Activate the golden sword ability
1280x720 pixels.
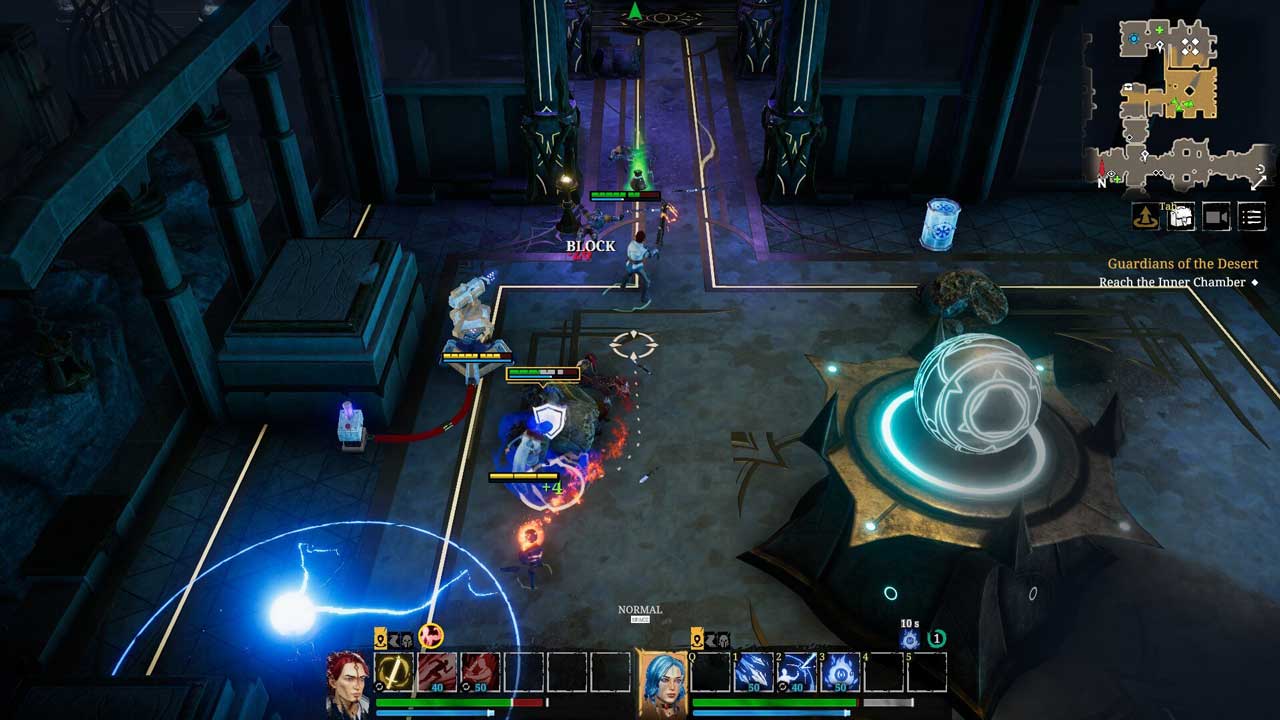point(395,672)
